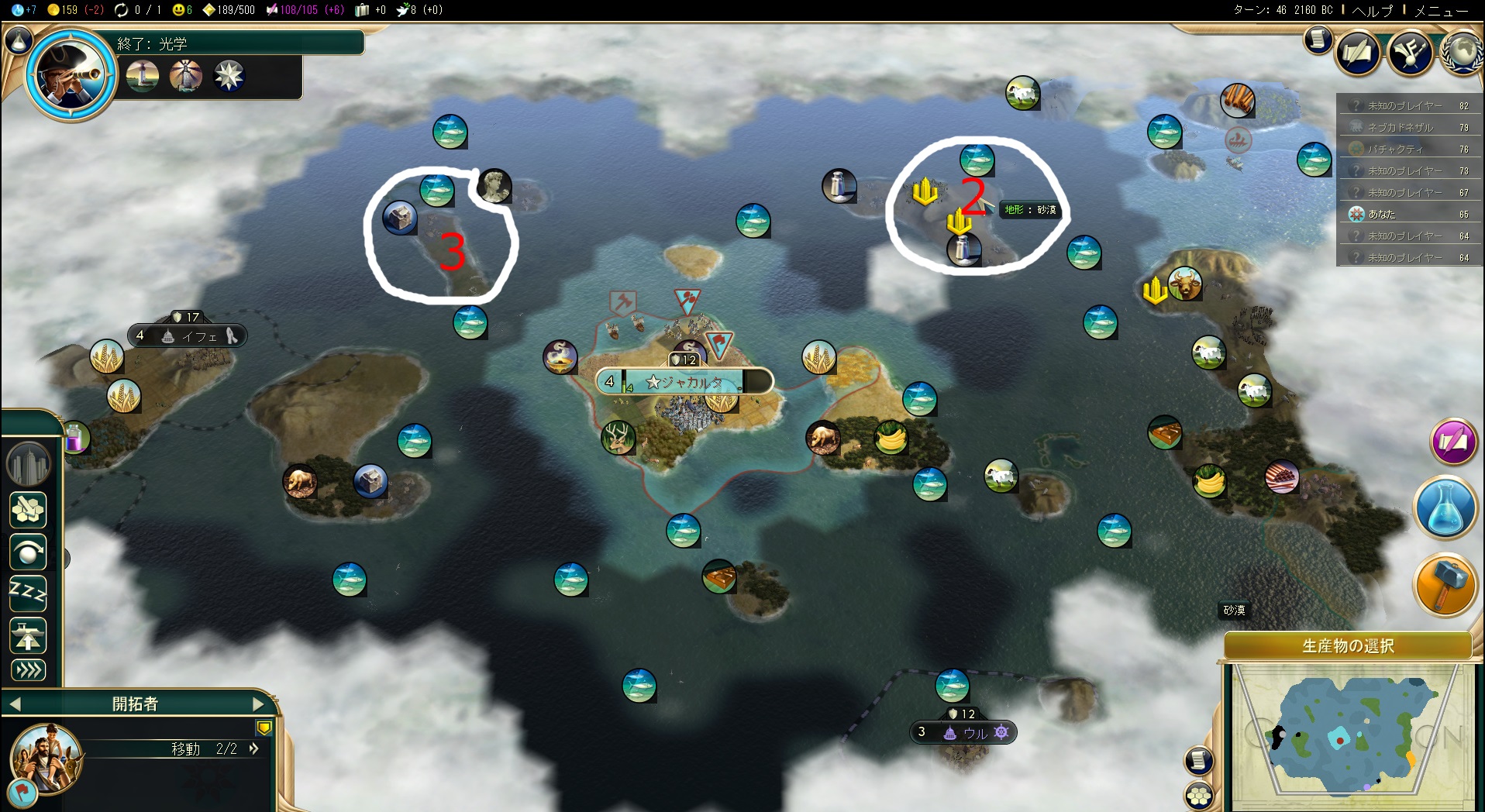This screenshot has height=812, width=1485.
Task: Open the ヘルプ help screen
Action: coord(1373,11)
